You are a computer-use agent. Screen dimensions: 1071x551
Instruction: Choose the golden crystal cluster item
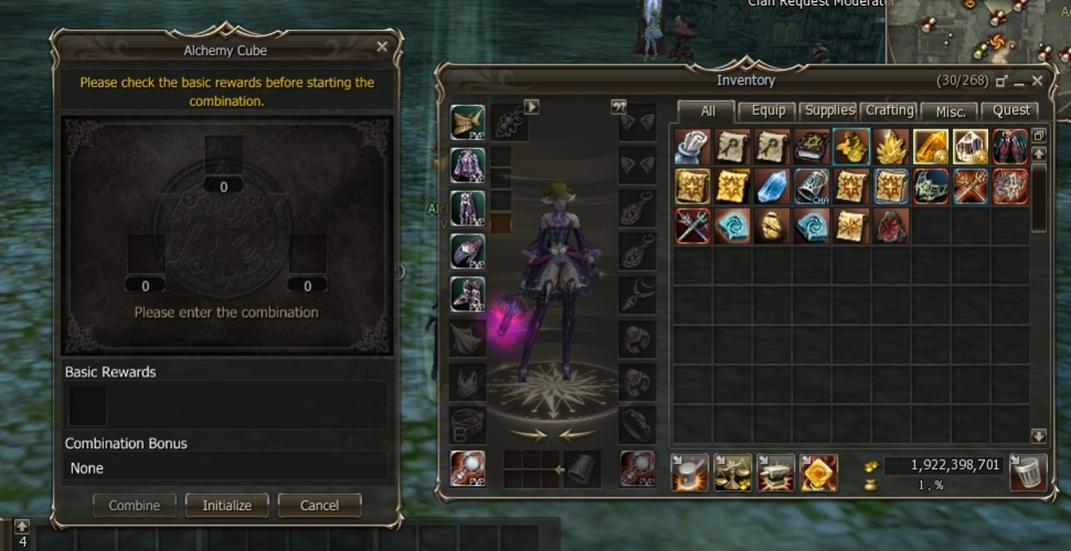point(891,147)
